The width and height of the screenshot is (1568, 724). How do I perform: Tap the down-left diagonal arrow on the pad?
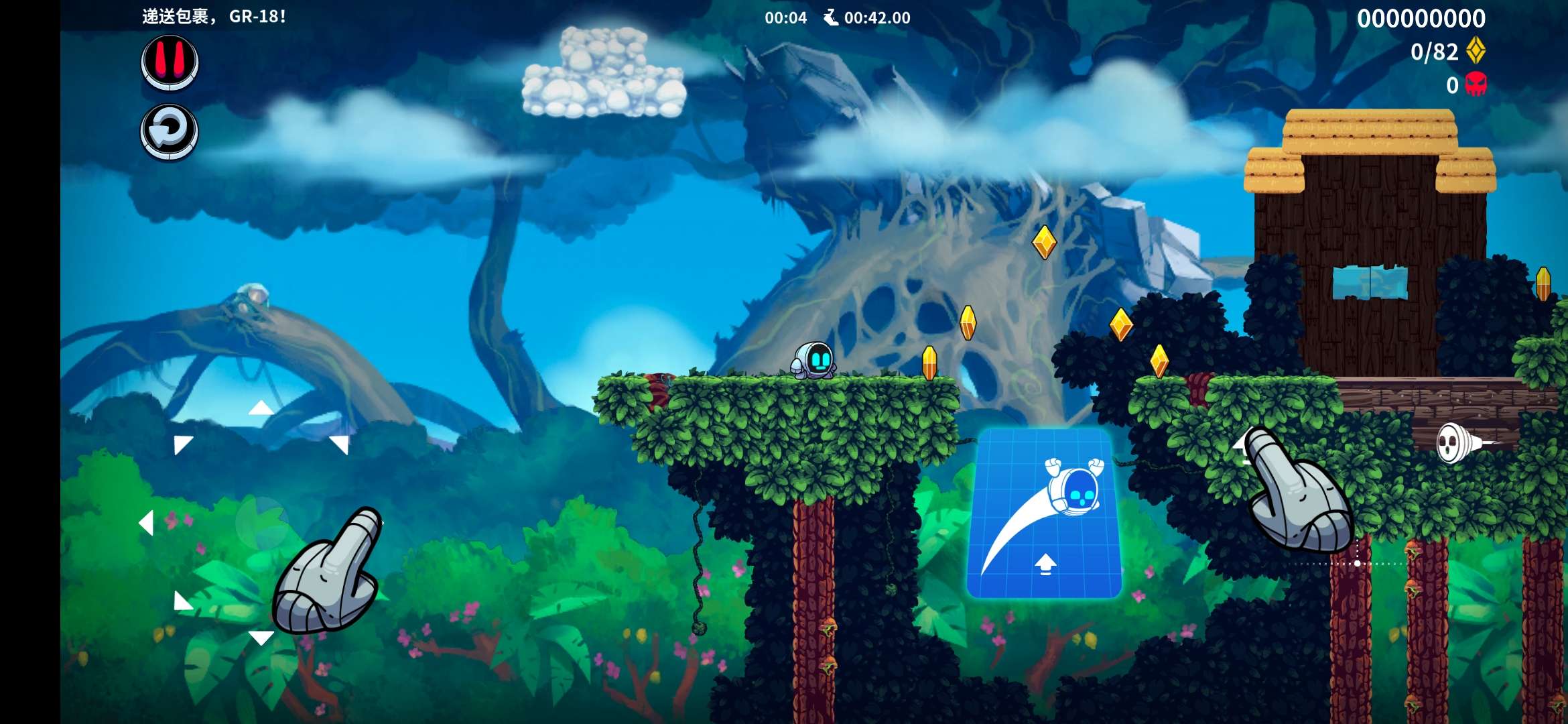182,601
